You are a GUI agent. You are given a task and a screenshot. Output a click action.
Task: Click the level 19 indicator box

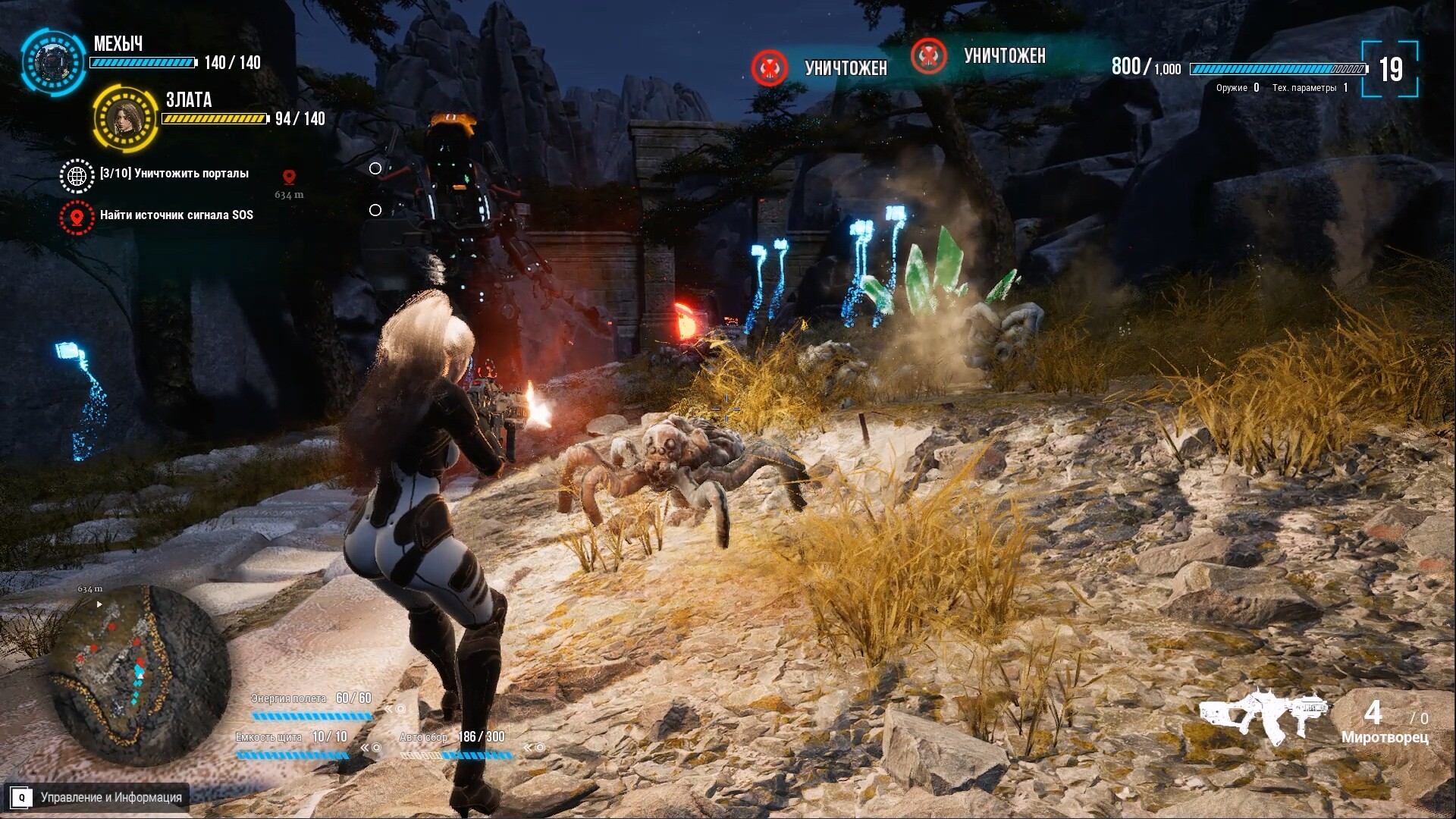(1390, 70)
